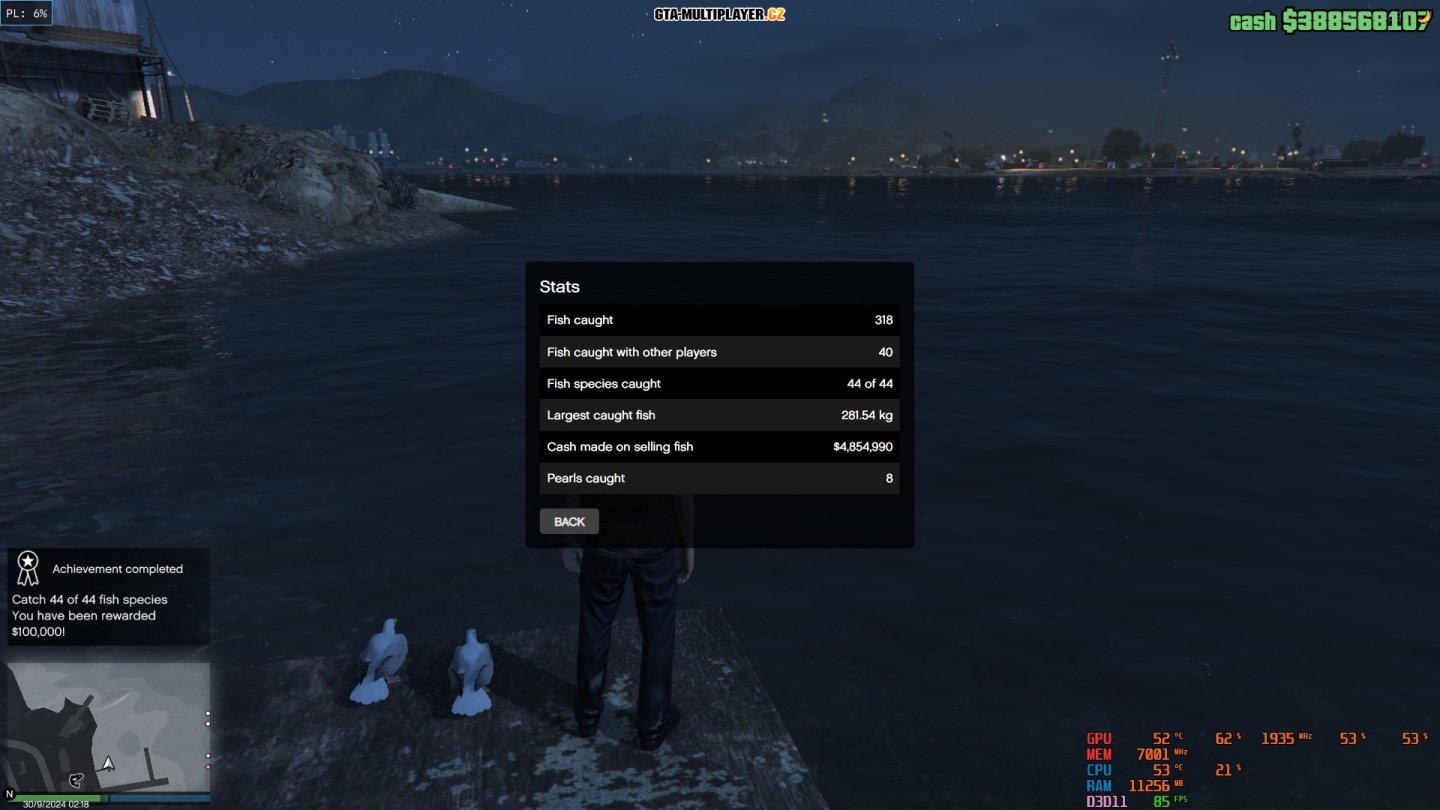Select the Fish caught stat row
Viewport: 1440px width, 810px height.
[x=719, y=320]
